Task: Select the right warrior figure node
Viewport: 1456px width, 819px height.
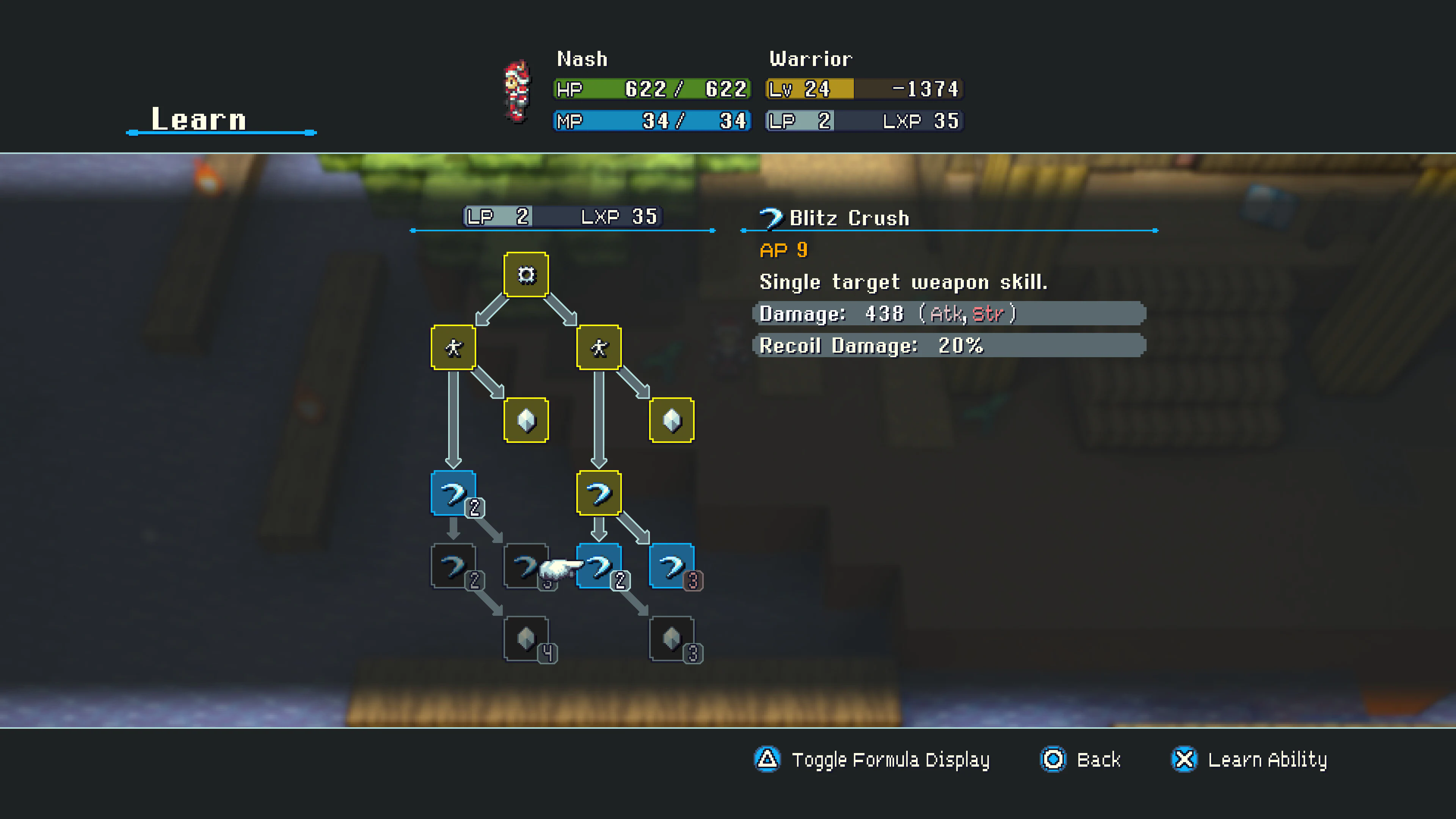Action: click(x=599, y=347)
